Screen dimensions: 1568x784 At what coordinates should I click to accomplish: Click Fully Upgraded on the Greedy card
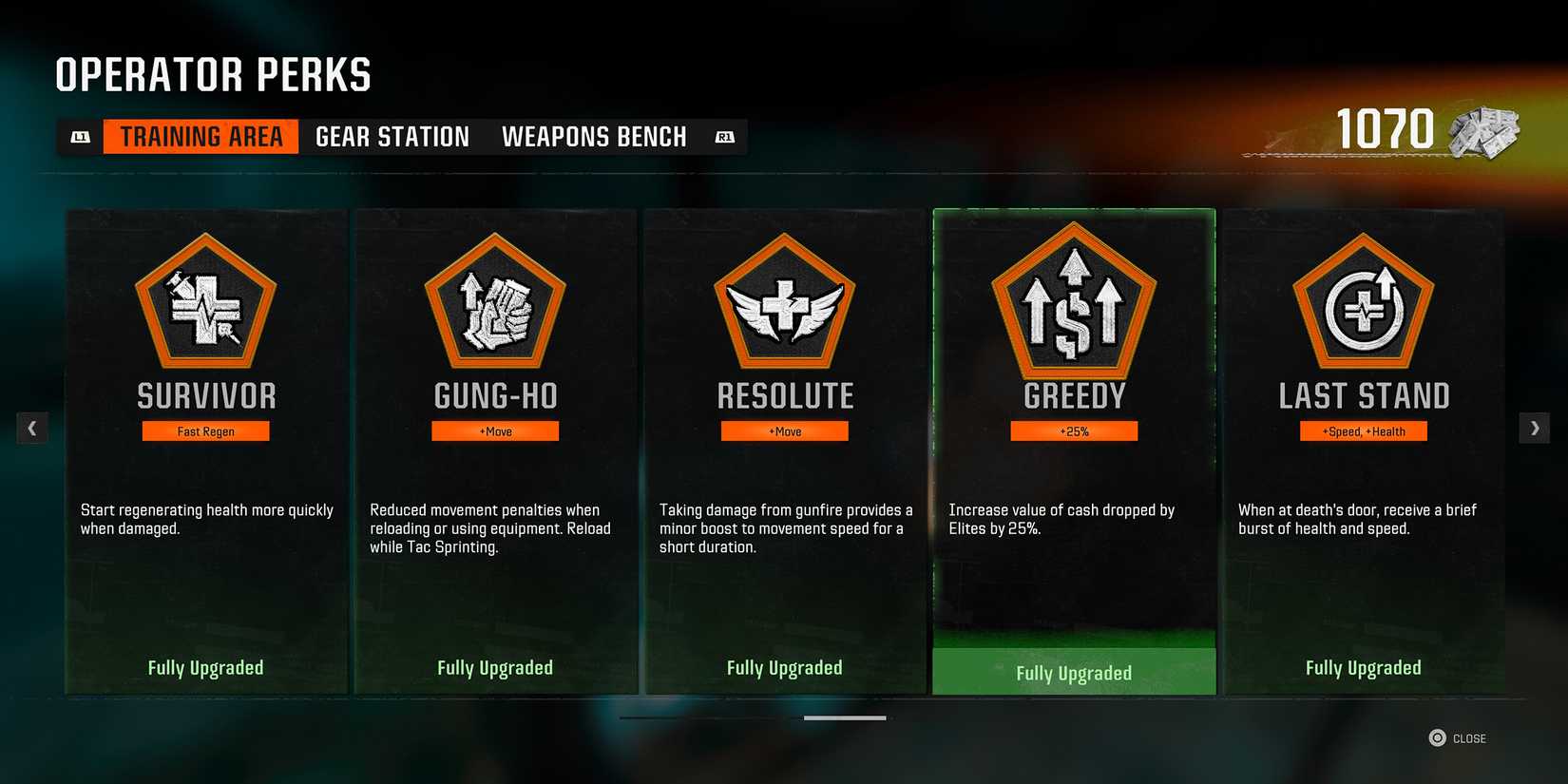(1074, 672)
